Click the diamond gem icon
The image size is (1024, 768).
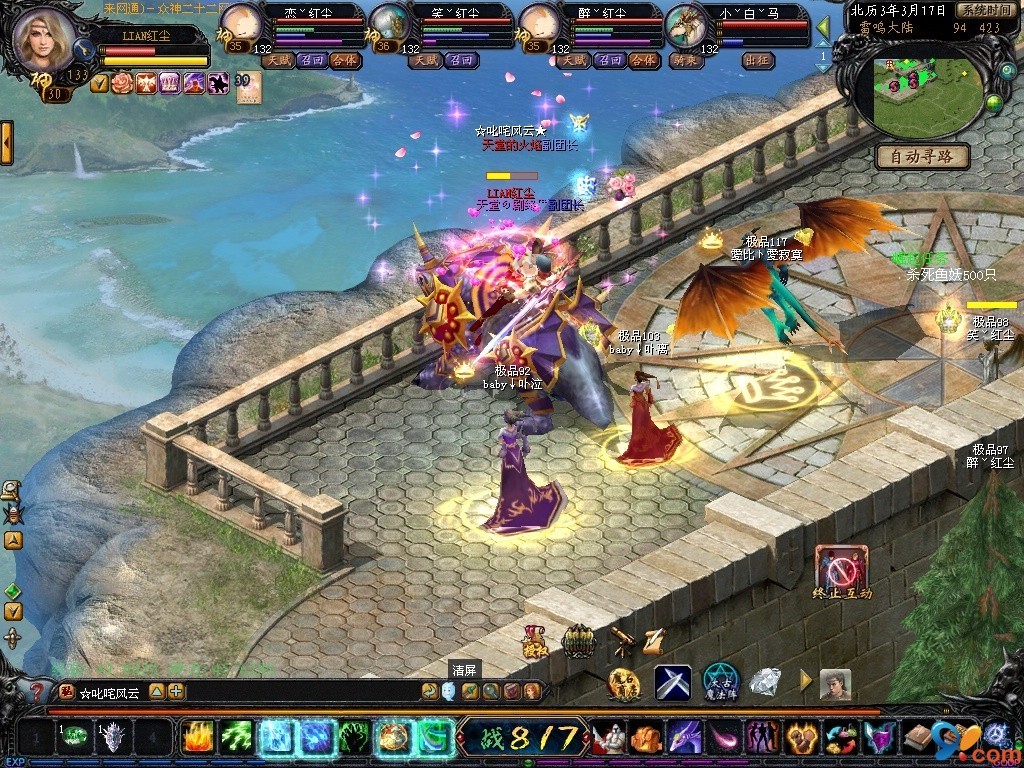tap(766, 682)
